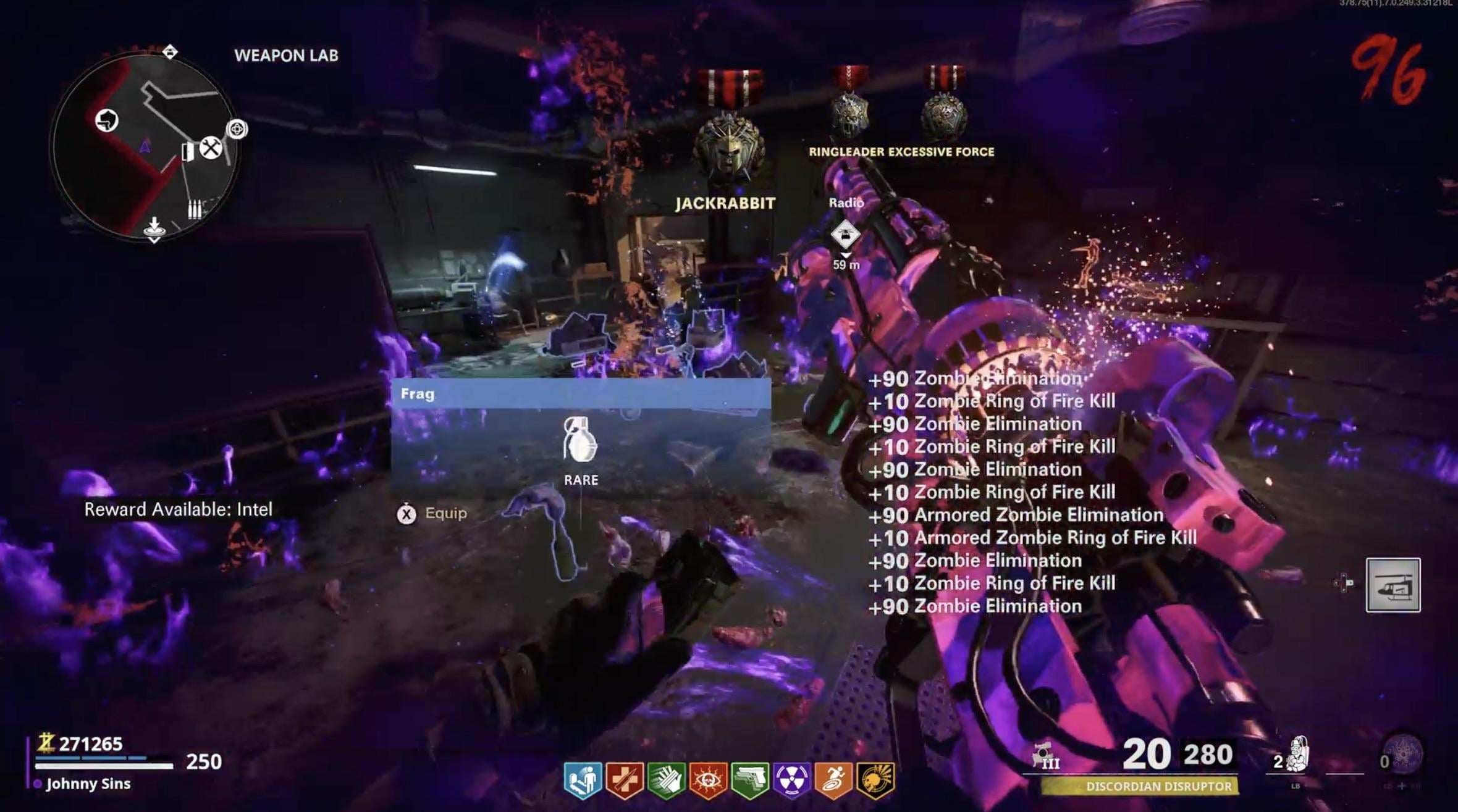Select the blue revive perk icon

[x=582, y=779]
